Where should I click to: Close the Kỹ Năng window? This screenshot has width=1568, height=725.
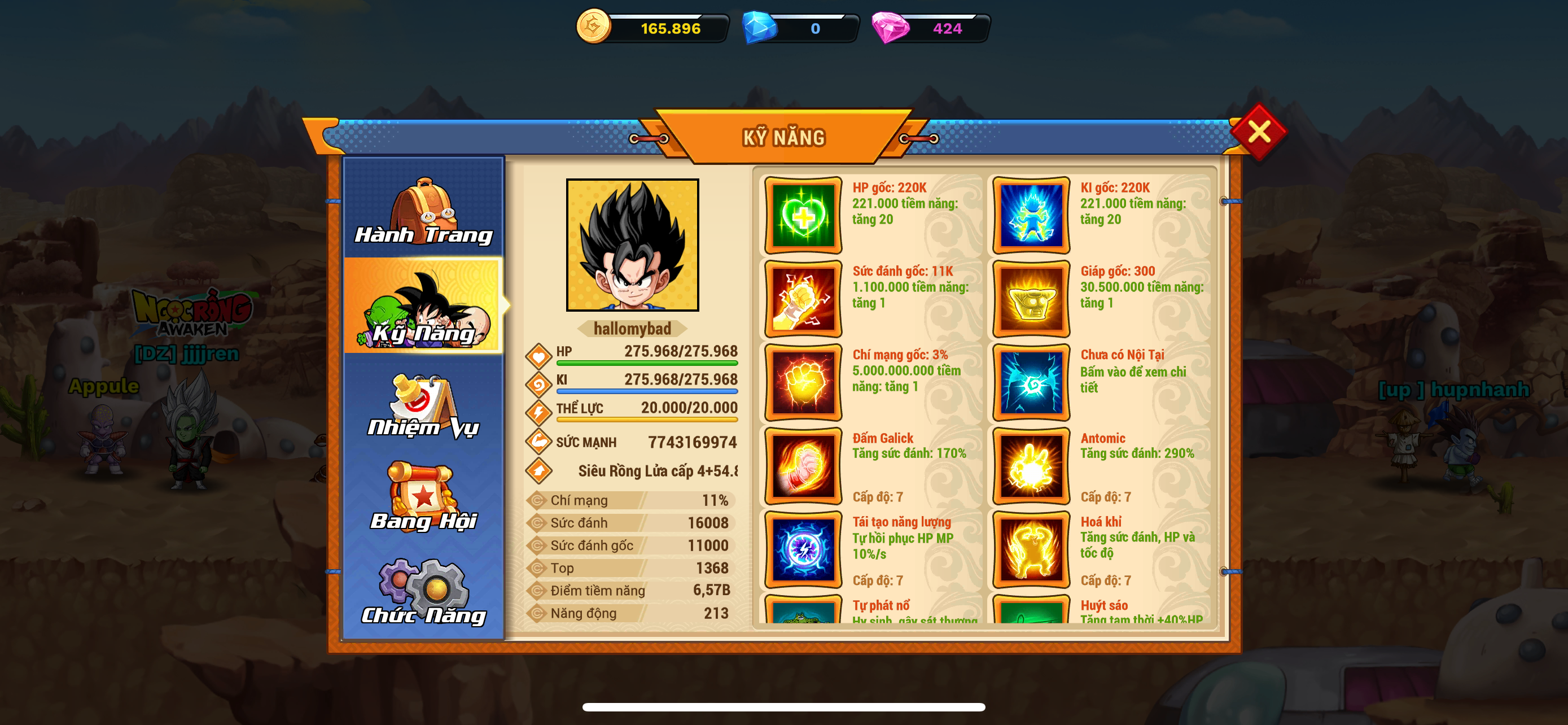1258,132
